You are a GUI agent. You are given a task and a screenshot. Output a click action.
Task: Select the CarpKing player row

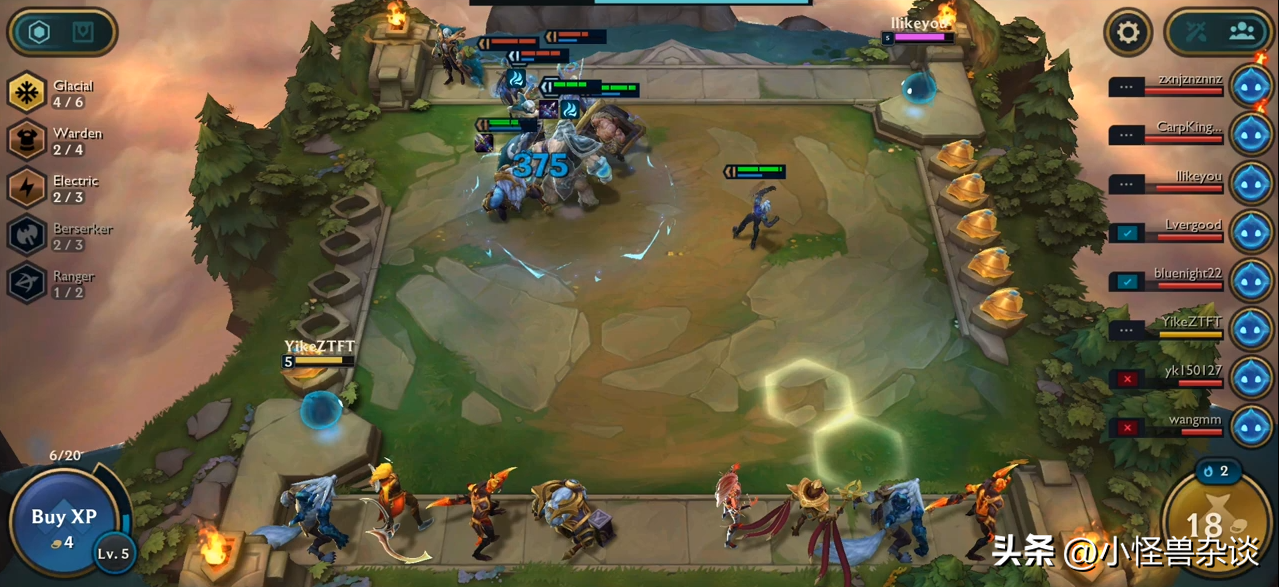pyautogui.click(x=1250, y=133)
